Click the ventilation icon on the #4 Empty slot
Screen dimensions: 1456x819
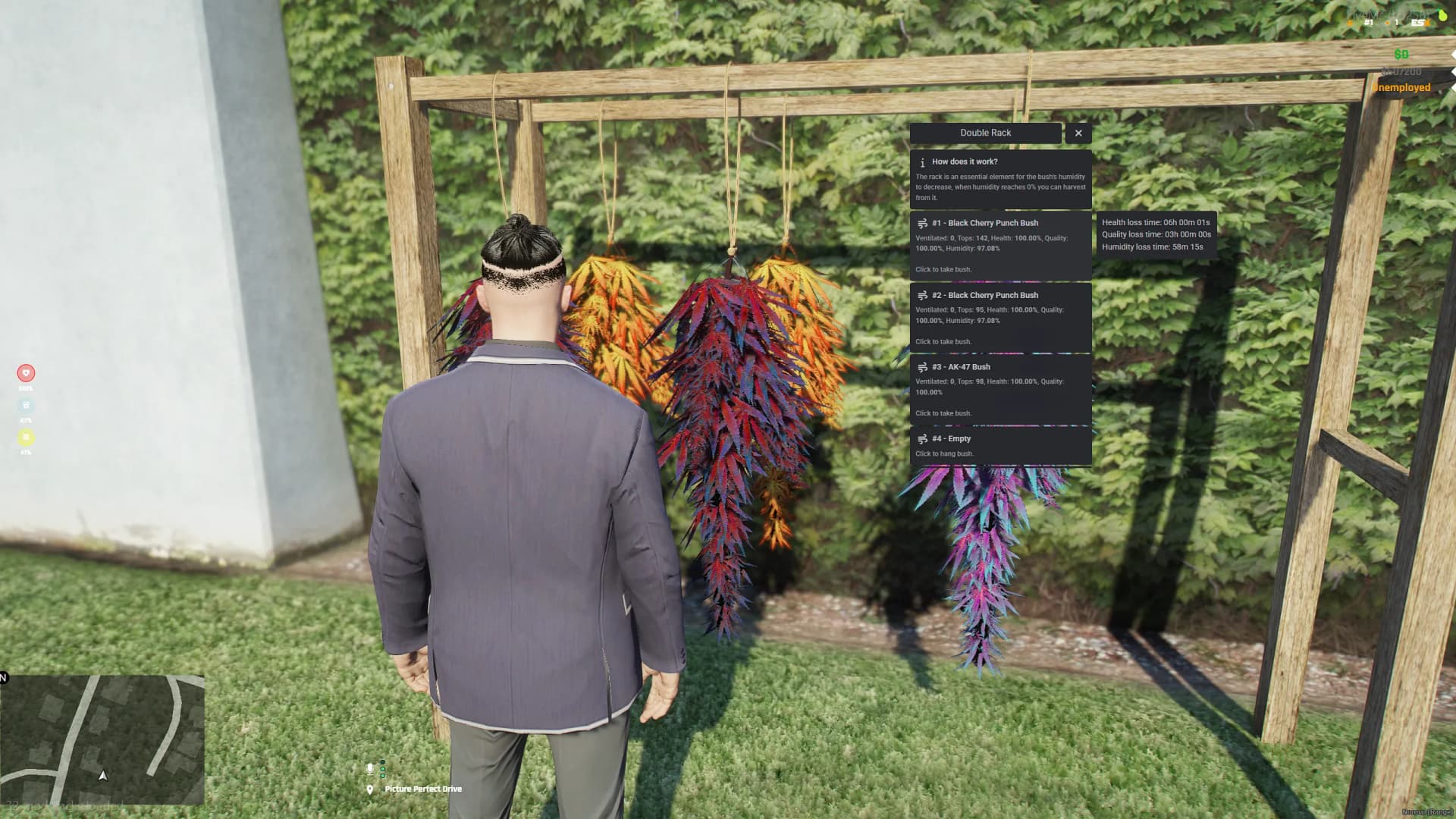922,438
